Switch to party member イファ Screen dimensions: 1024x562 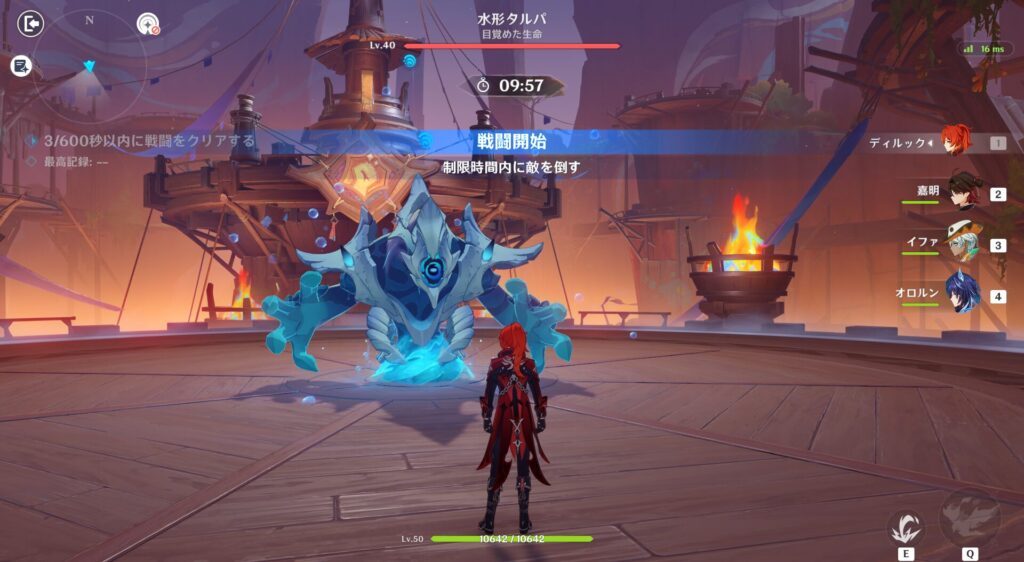pyautogui.click(x=964, y=242)
